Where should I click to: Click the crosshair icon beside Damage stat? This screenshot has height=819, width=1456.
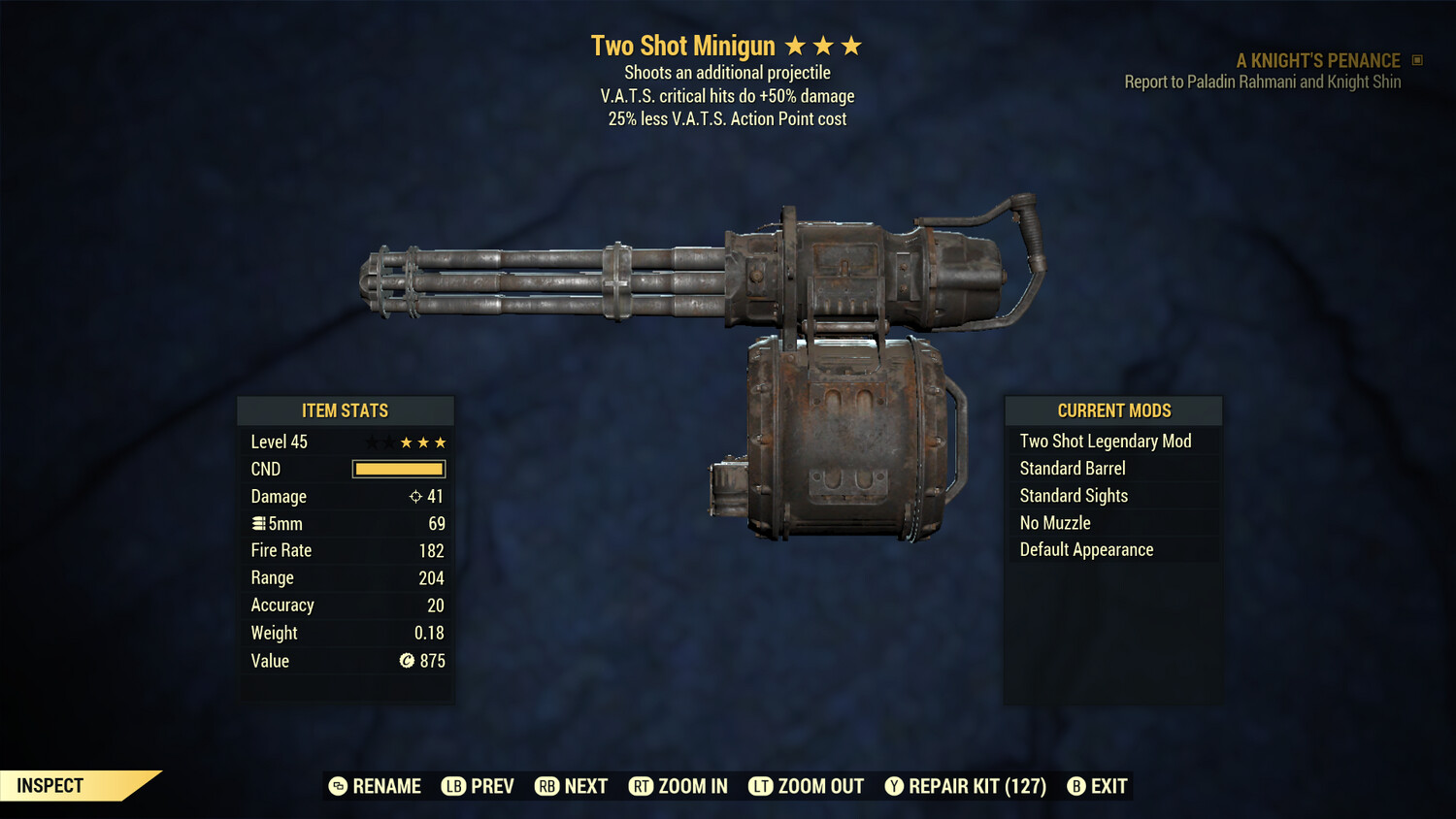point(414,496)
